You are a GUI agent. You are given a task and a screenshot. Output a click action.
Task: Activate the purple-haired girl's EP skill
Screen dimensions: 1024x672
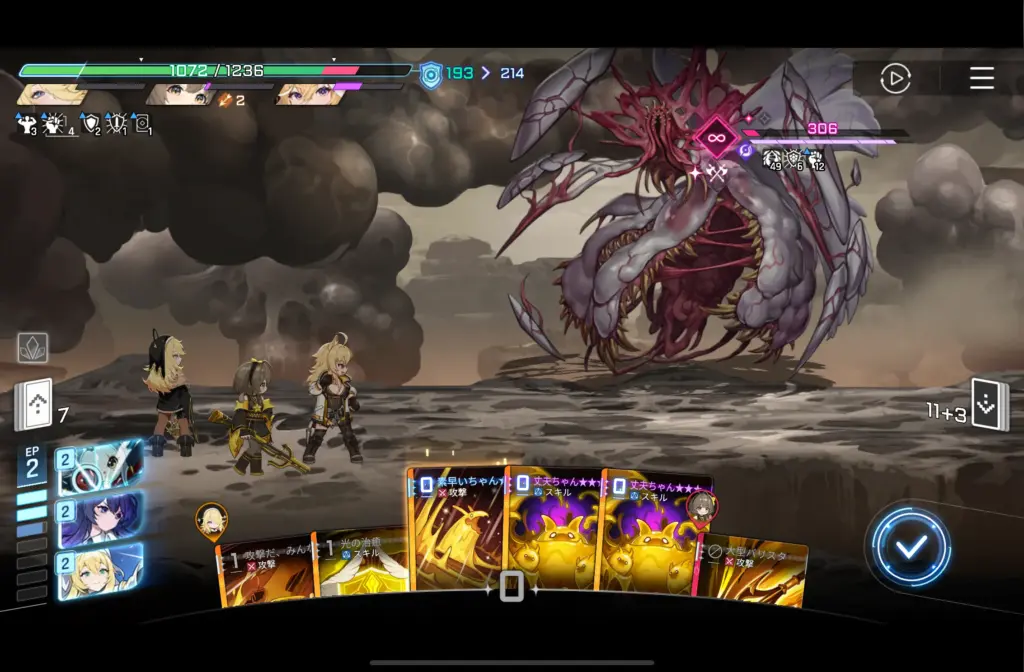(x=100, y=519)
